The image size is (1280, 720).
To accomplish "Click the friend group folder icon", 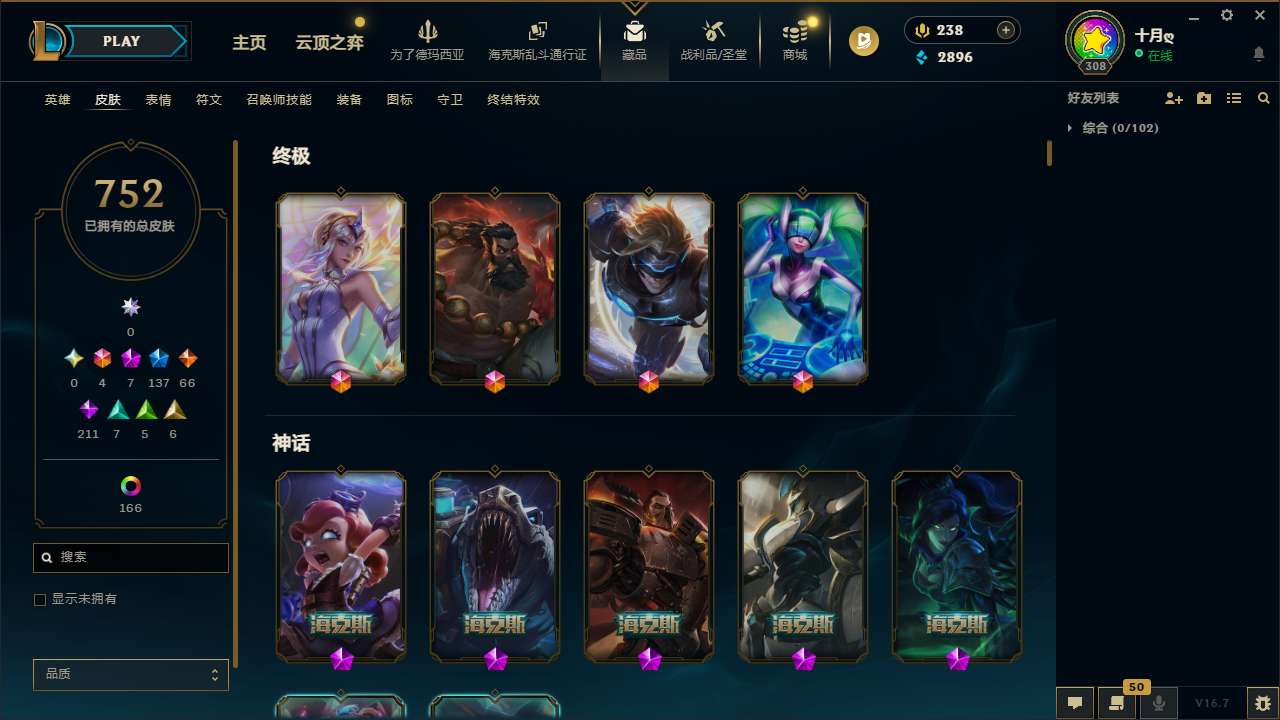I will point(1204,97).
